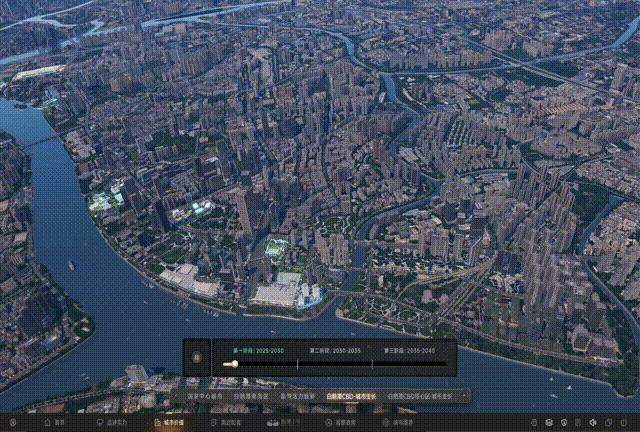
Task: Pause the timeline playback
Action: (197, 357)
